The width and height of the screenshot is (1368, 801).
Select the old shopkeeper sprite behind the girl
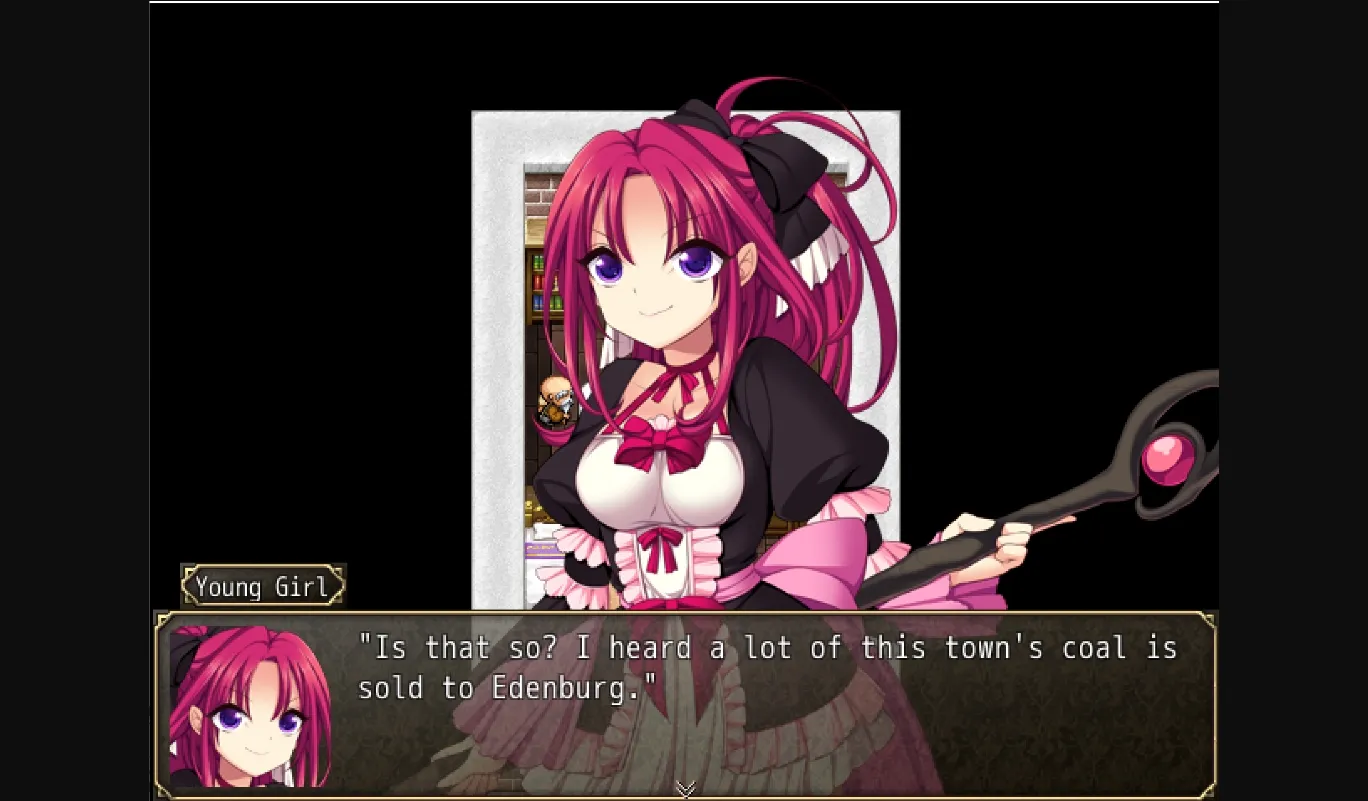coord(555,398)
